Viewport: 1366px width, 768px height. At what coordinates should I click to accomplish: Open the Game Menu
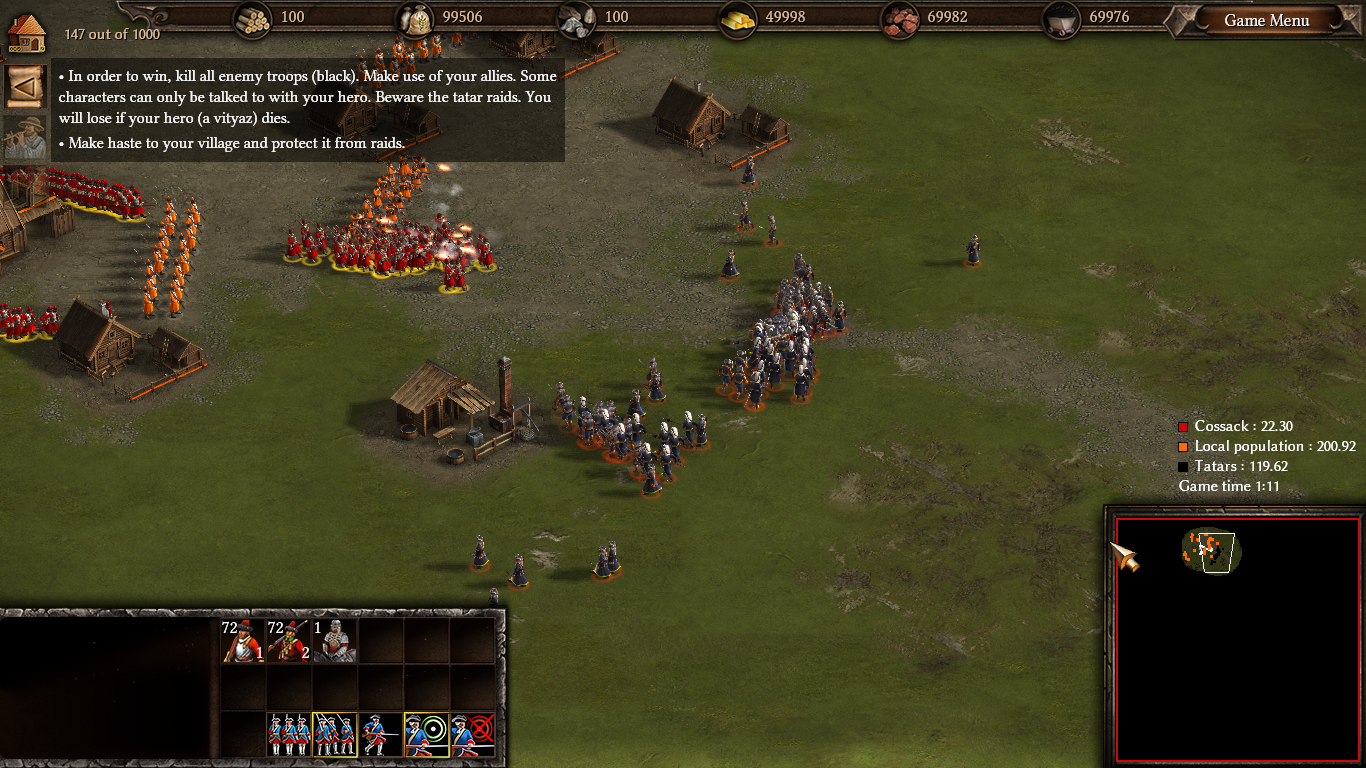click(x=1266, y=21)
